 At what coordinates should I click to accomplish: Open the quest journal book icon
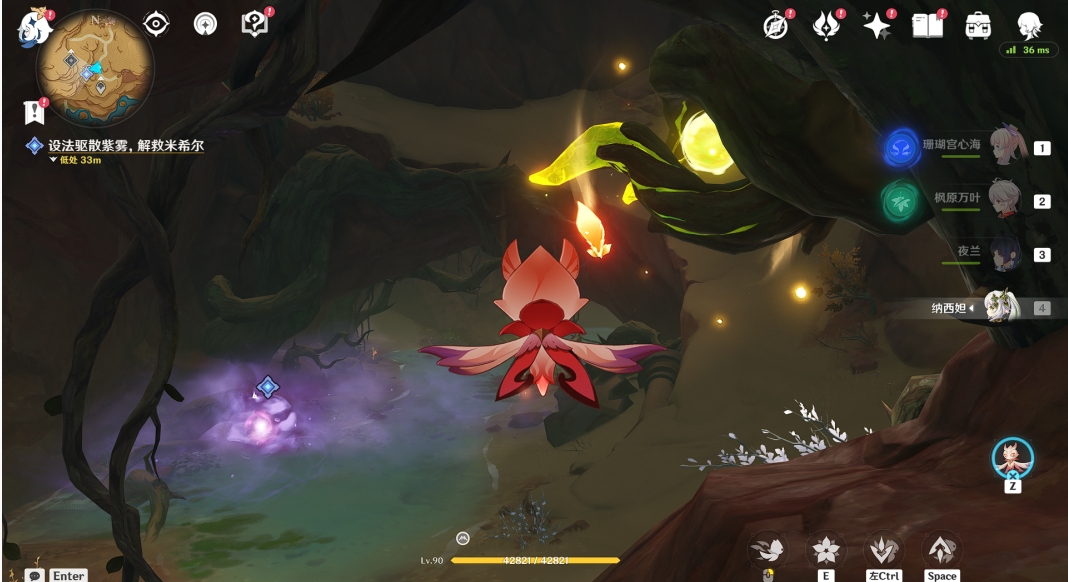pos(255,24)
